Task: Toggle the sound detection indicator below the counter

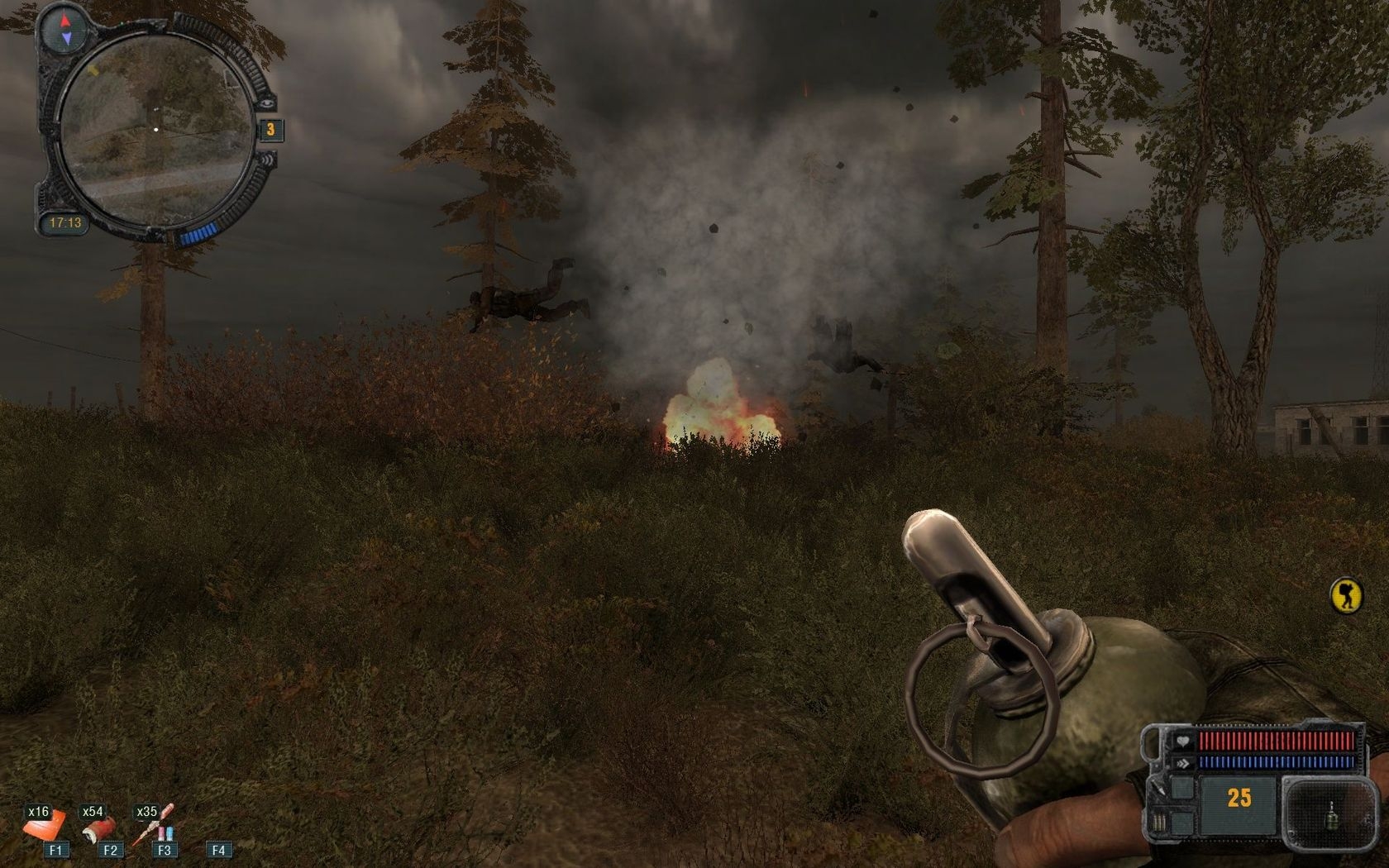Action: pyautogui.click(x=268, y=160)
